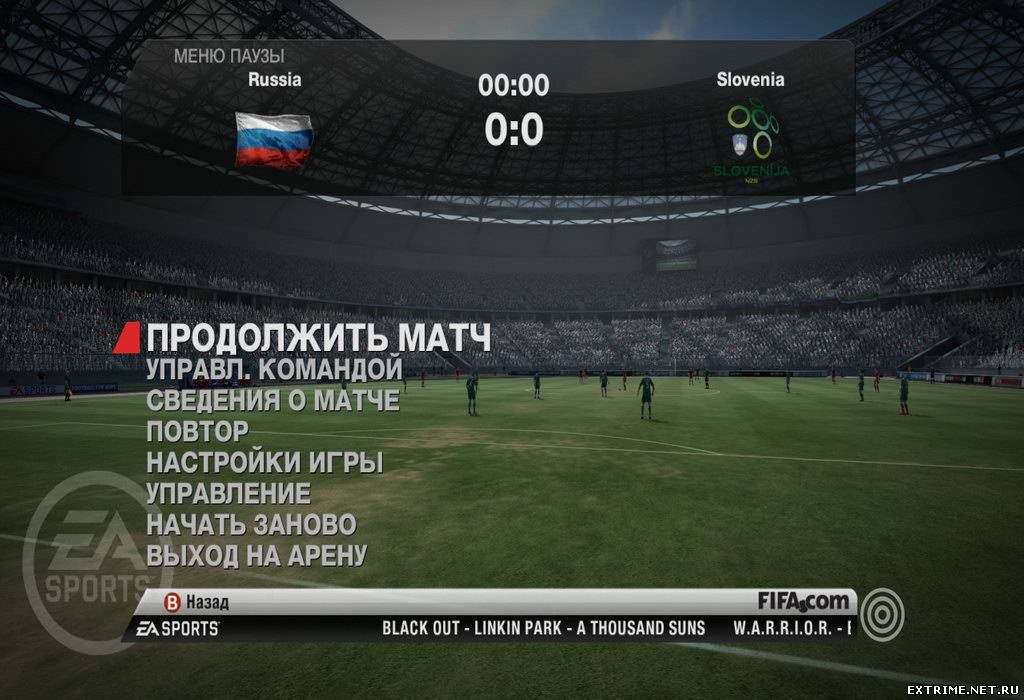Select the УПРАВЛЕНИЕ controls entry
Viewport: 1024px width, 700px height.
pyautogui.click(x=228, y=493)
